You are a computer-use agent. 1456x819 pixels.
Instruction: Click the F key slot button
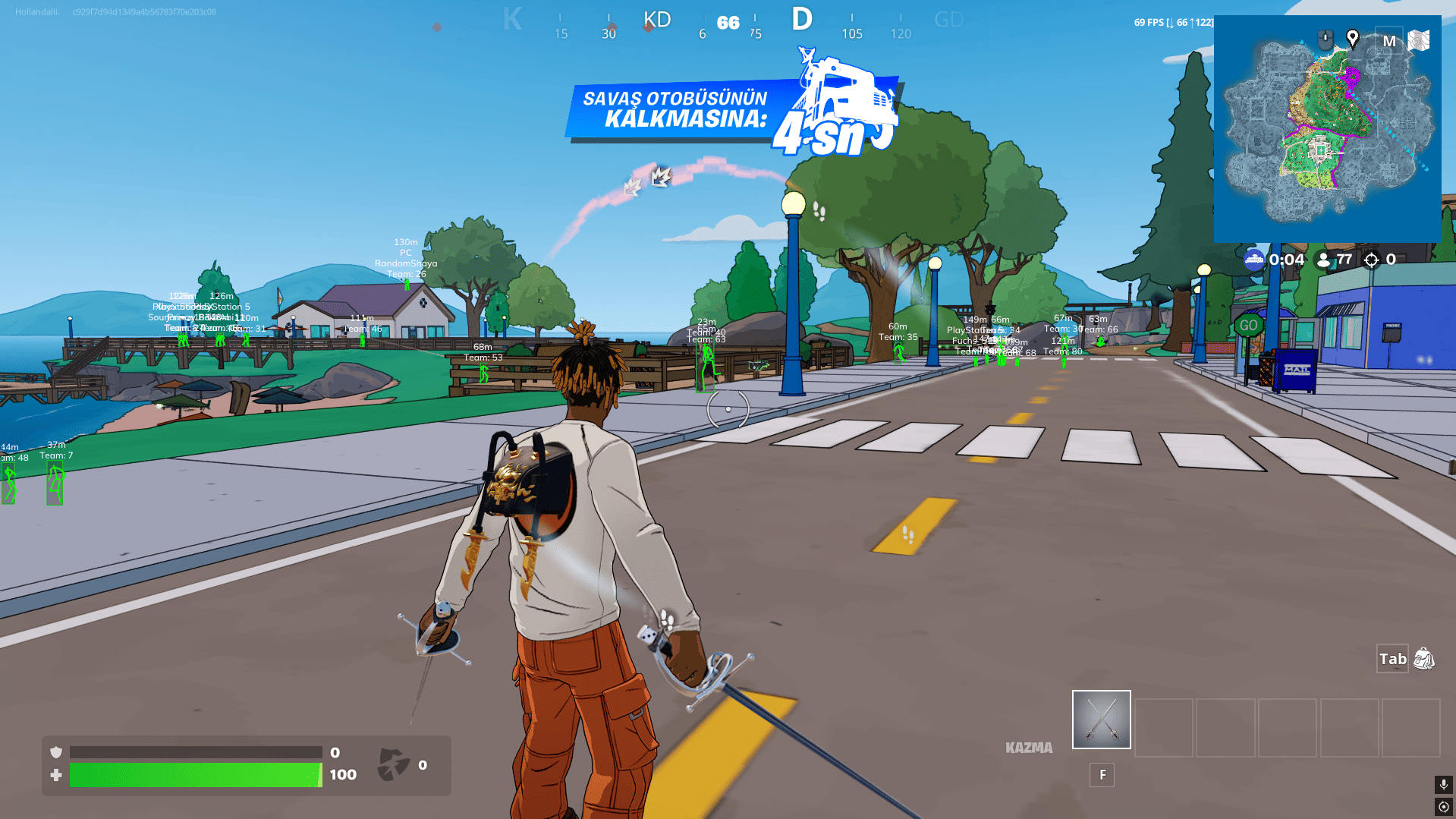[1101, 775]
